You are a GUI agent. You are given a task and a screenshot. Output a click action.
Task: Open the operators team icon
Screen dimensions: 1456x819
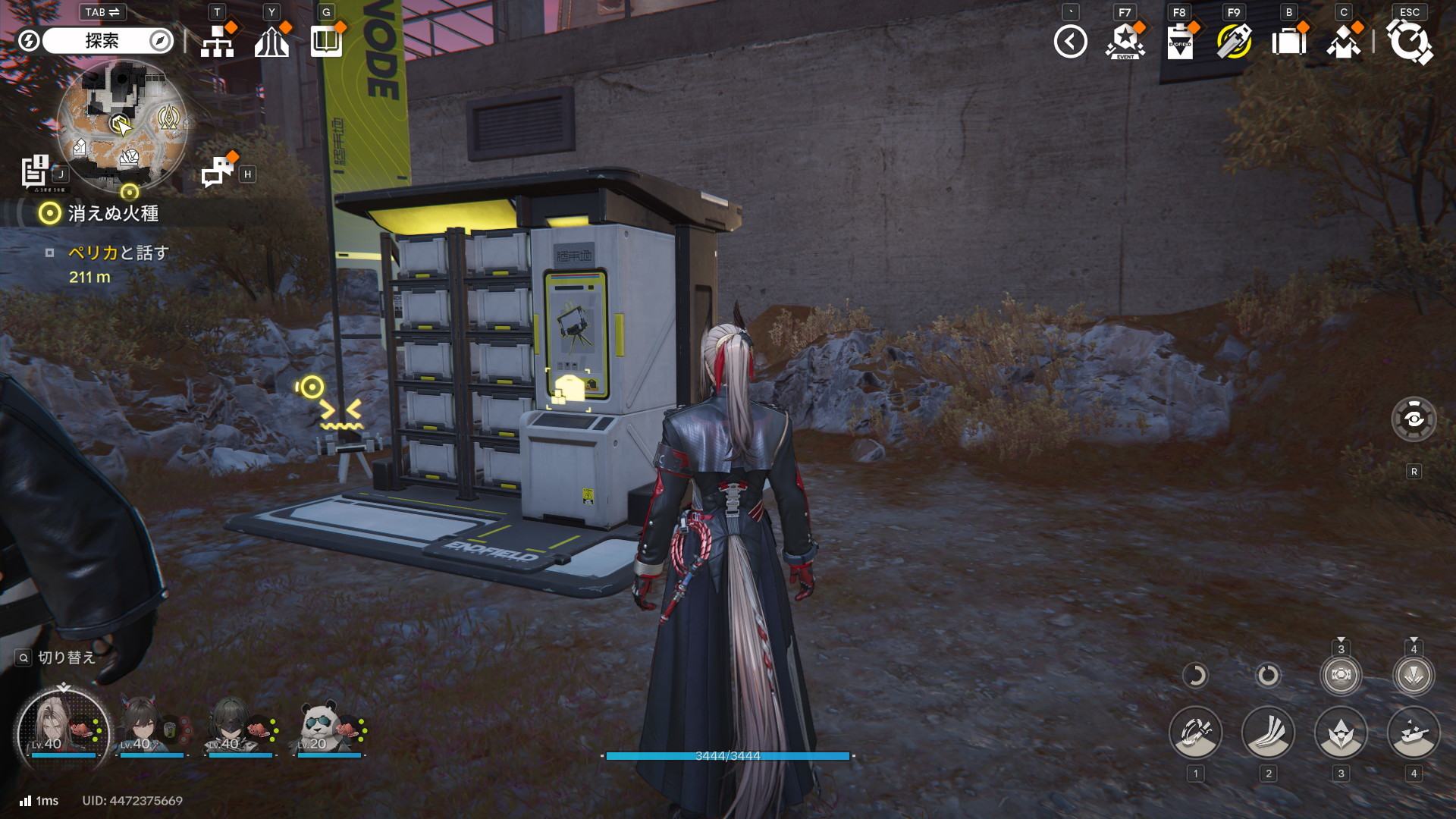[x=1343, y=42]
